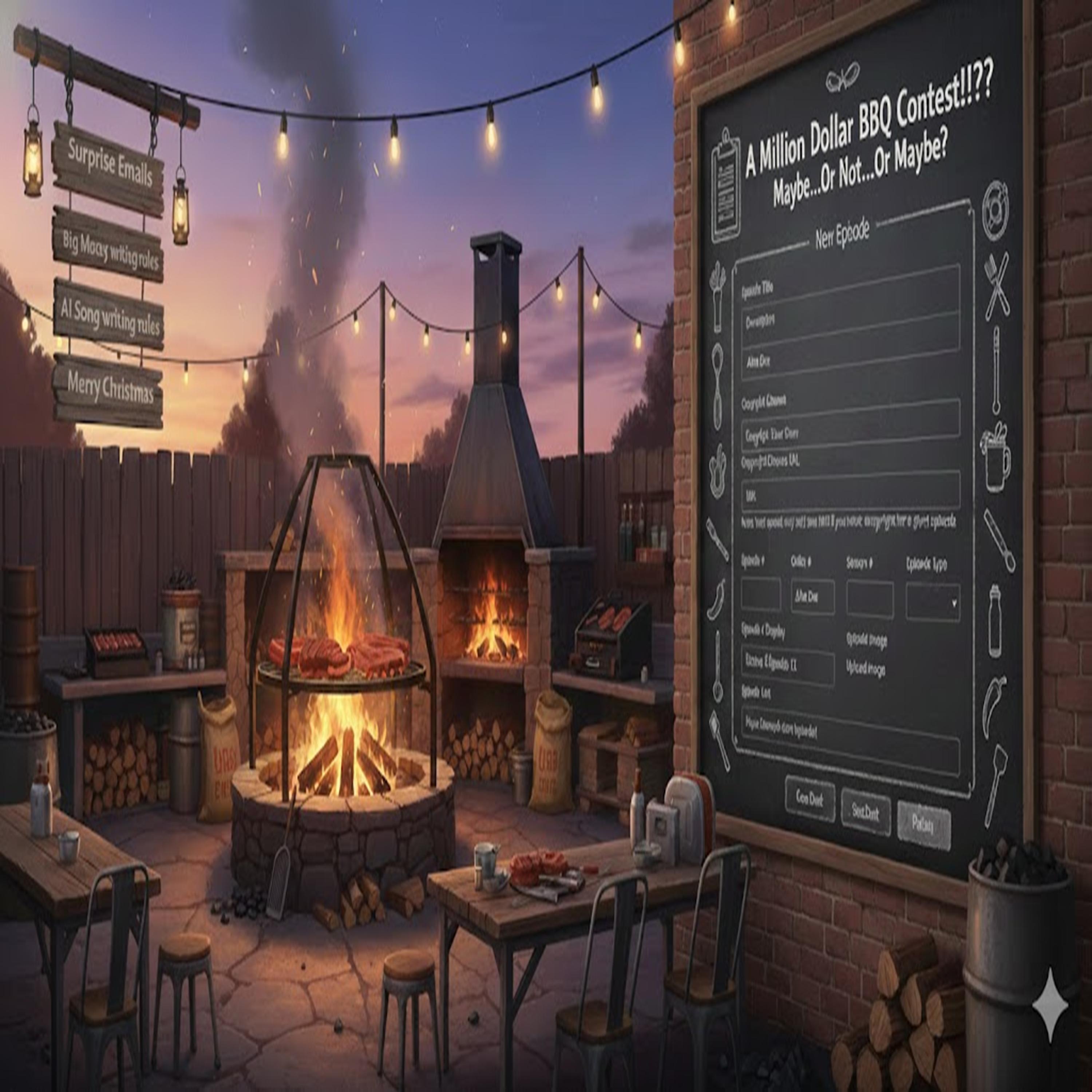Select the Episode # input box
The image size is (1092, 1092).
[x=760, y=595]
